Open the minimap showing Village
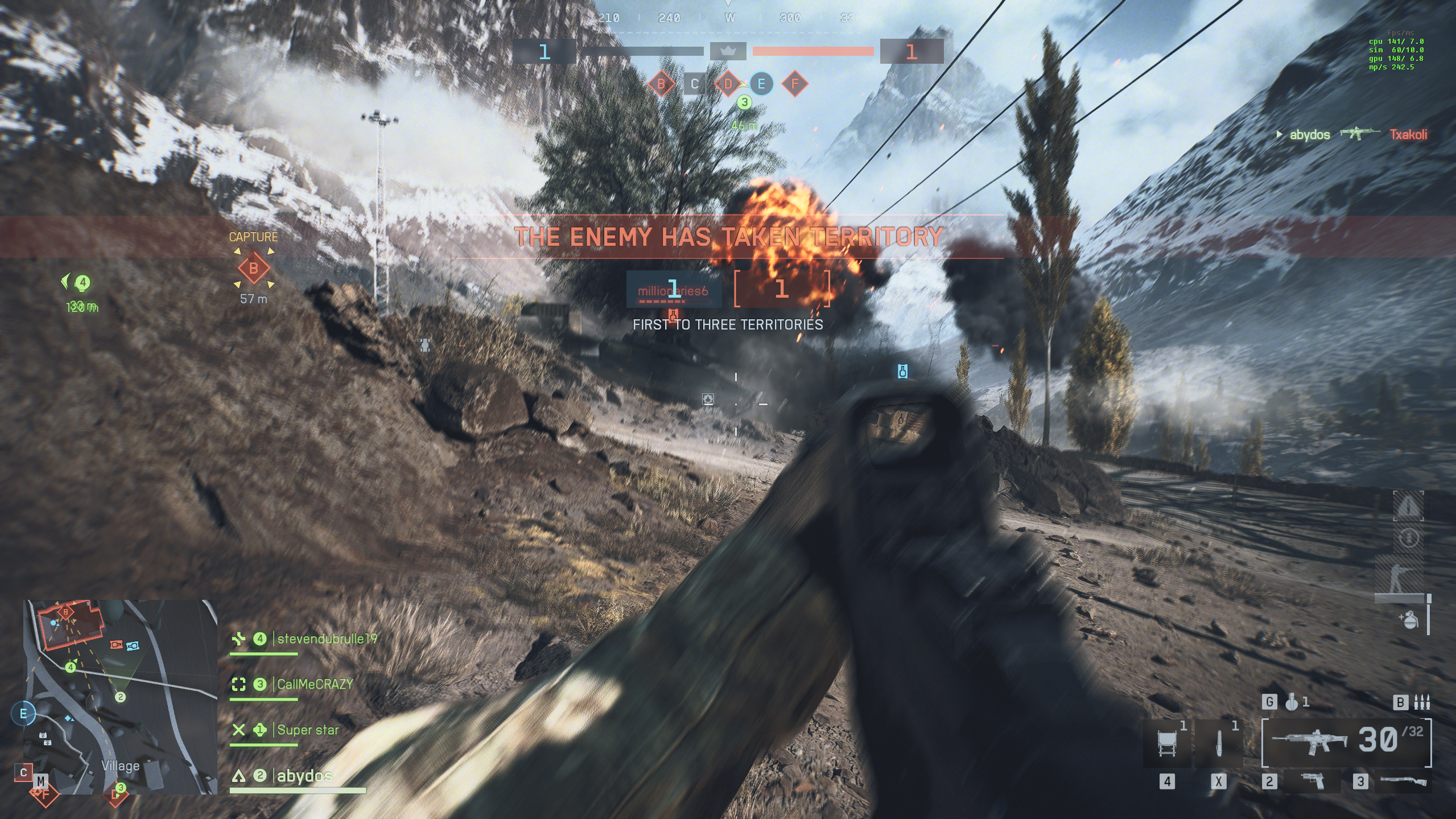1456x819 pixels. pos(120,697)
